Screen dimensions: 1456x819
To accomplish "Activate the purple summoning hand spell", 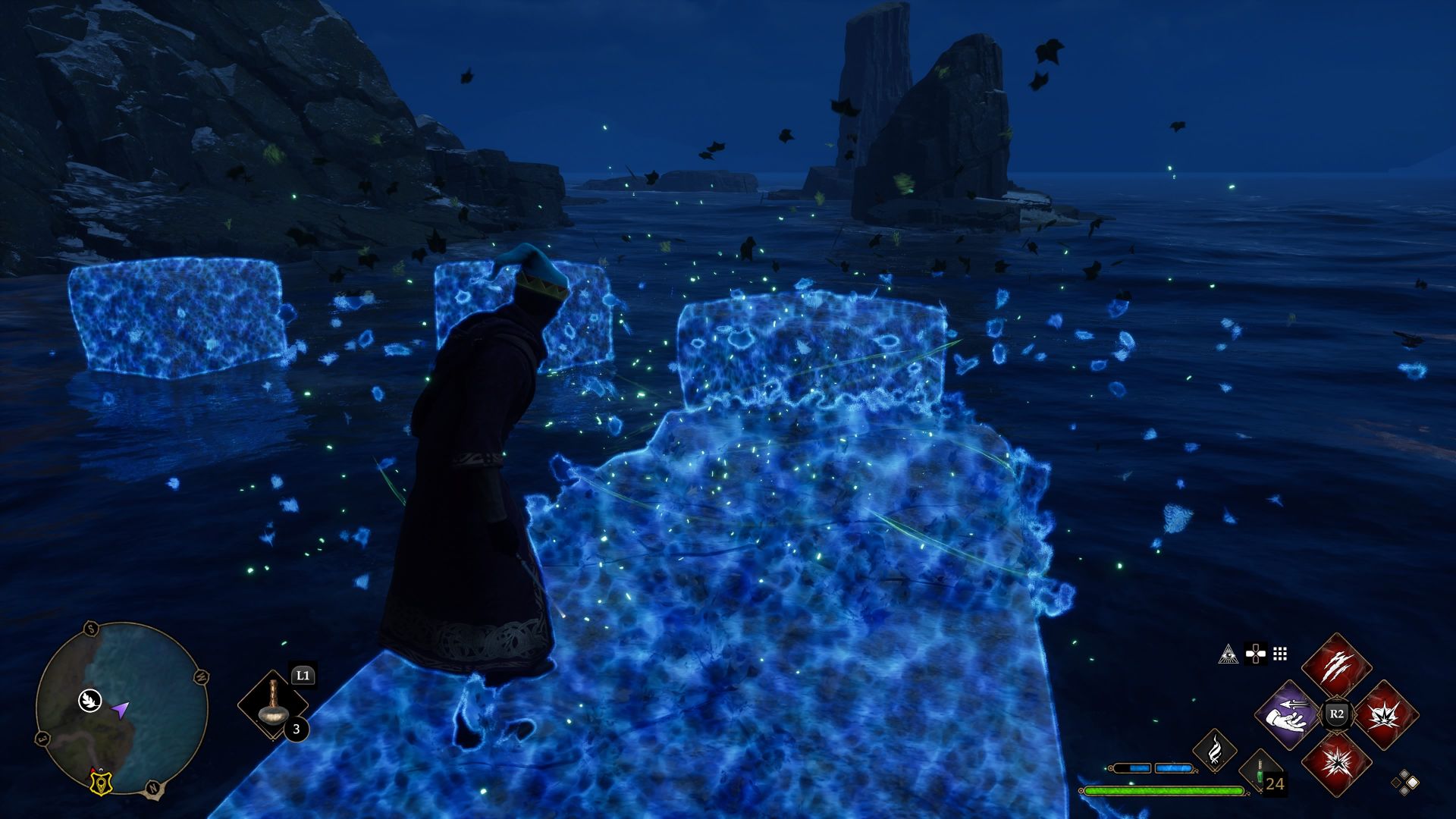I will click(x=1288, y=714).
